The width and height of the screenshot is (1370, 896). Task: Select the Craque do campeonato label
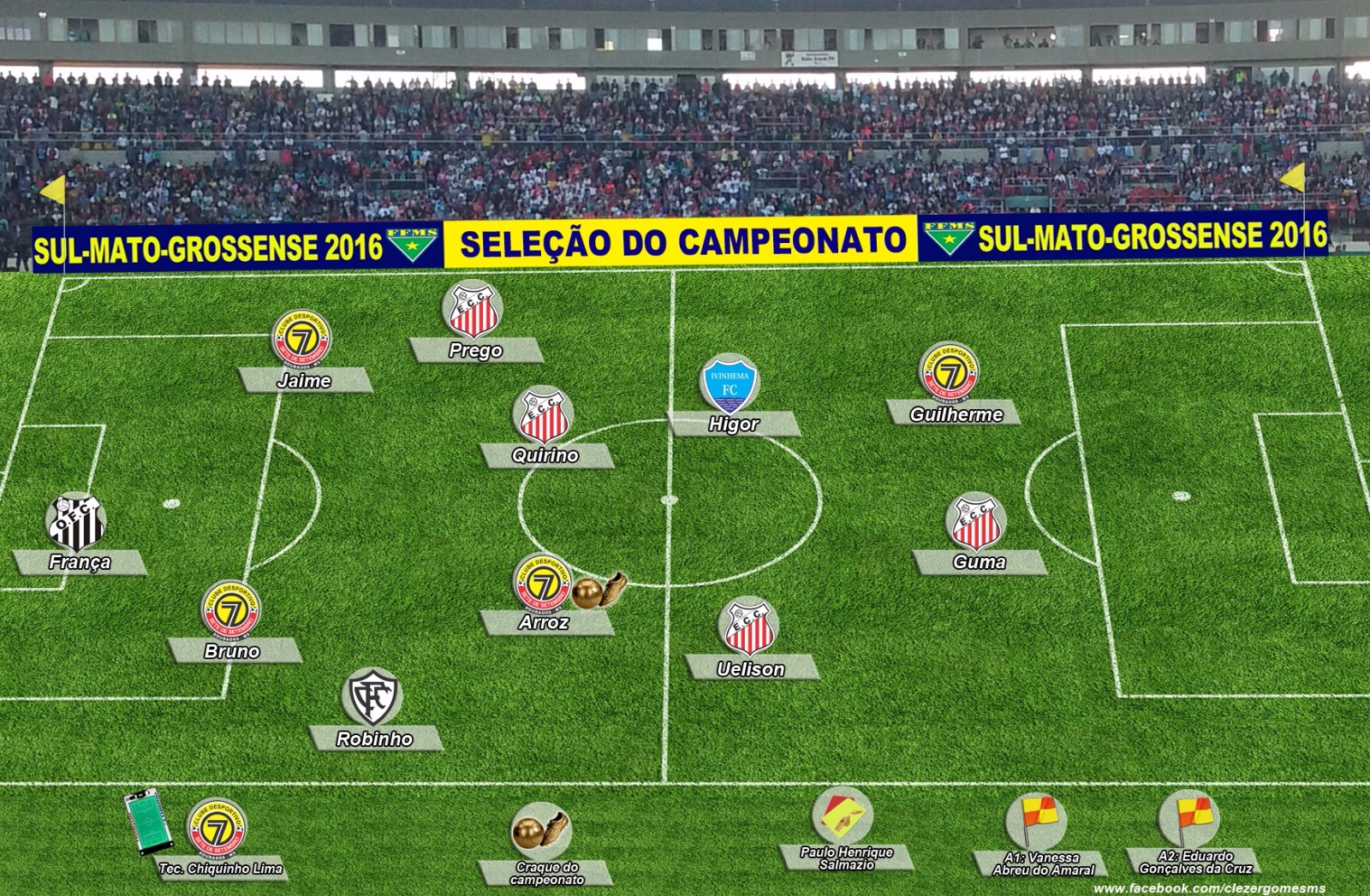pos(546,874)
